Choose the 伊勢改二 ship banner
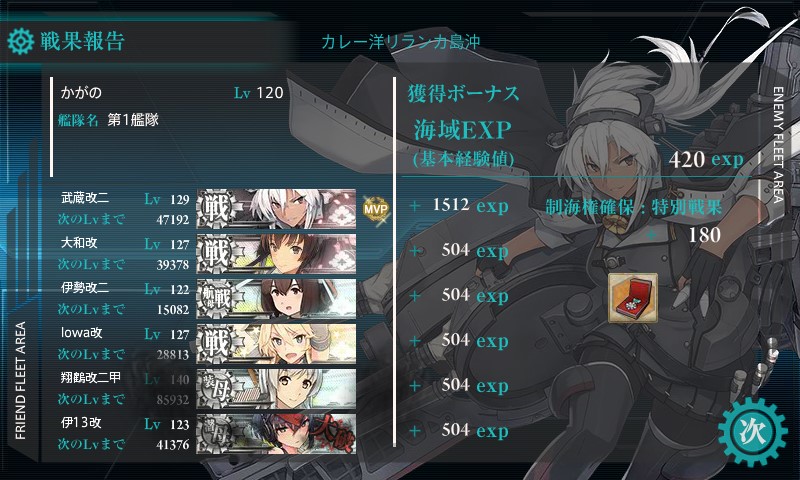 277,296
